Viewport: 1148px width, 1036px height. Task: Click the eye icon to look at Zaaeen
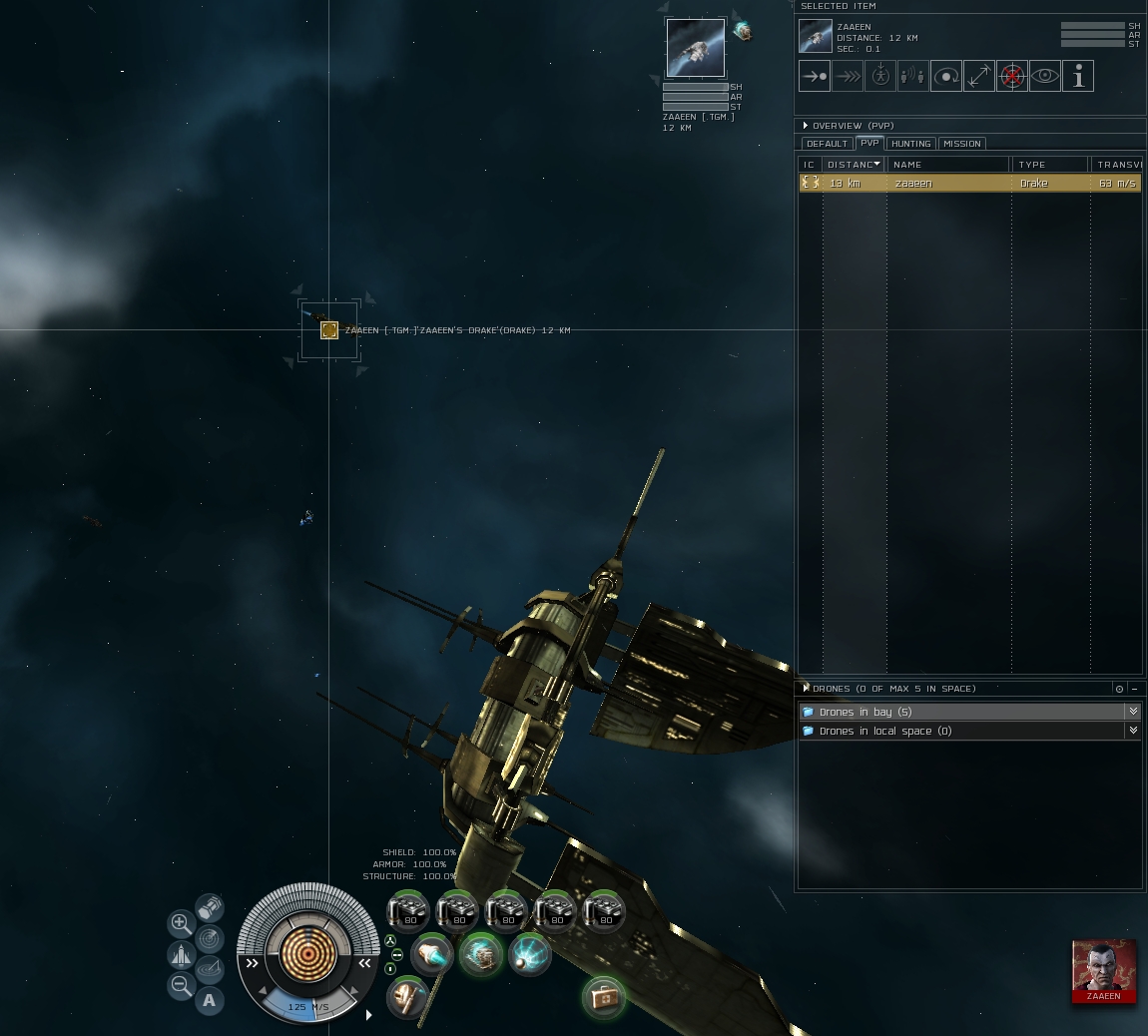tap(1045, 76)
